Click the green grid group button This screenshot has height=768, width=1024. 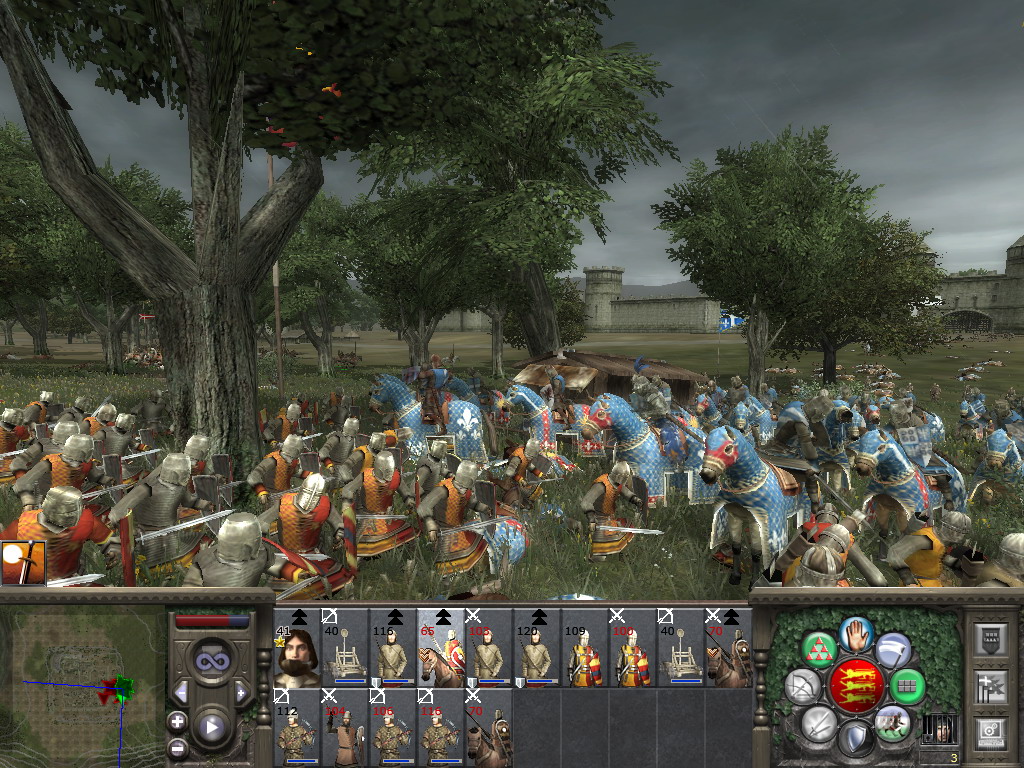click(x=909, y=686)
